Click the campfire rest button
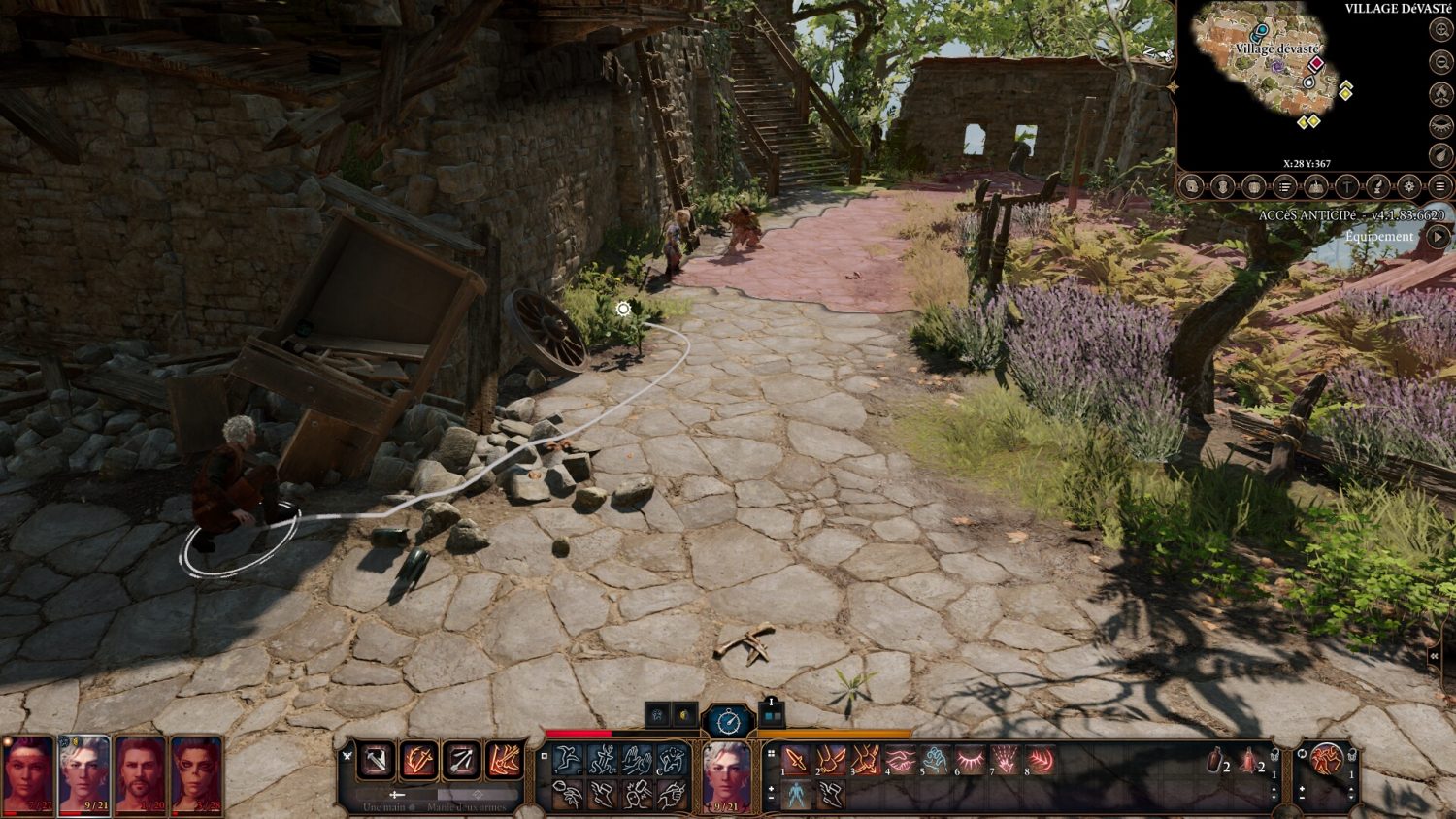 coord(1440,94)
